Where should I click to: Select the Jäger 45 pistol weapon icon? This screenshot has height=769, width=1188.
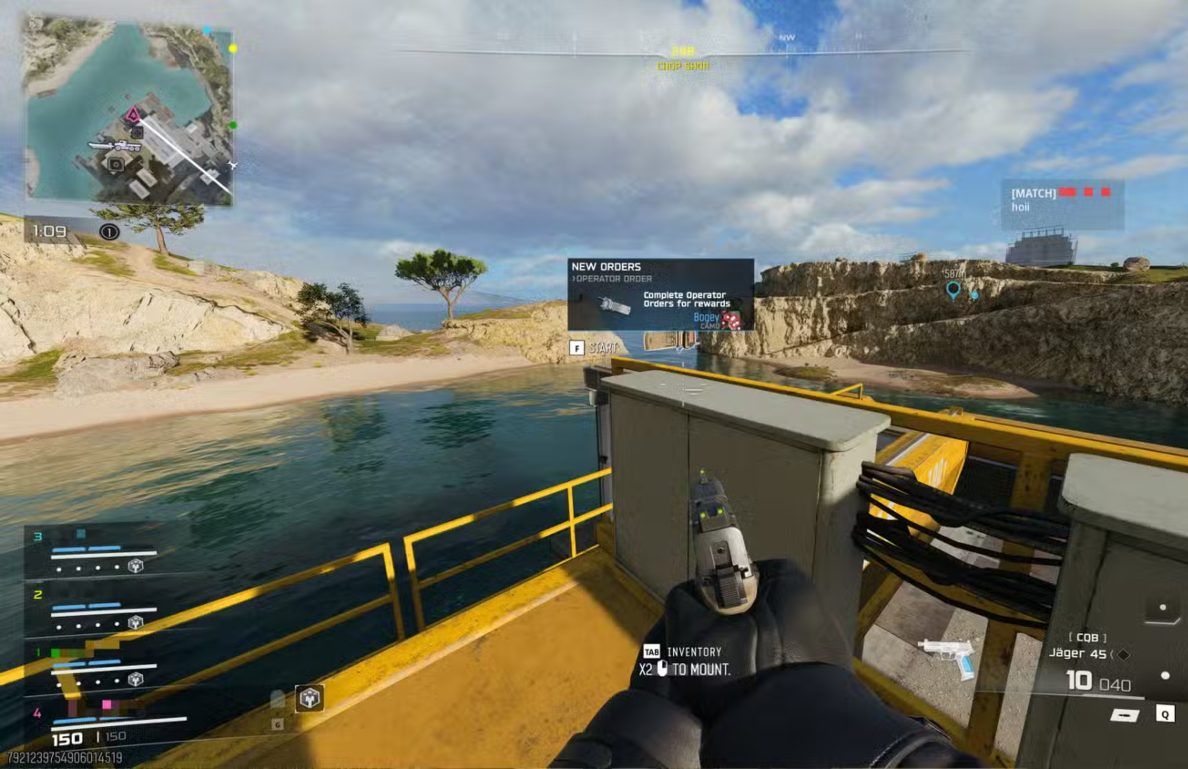(x=945, y=656)
